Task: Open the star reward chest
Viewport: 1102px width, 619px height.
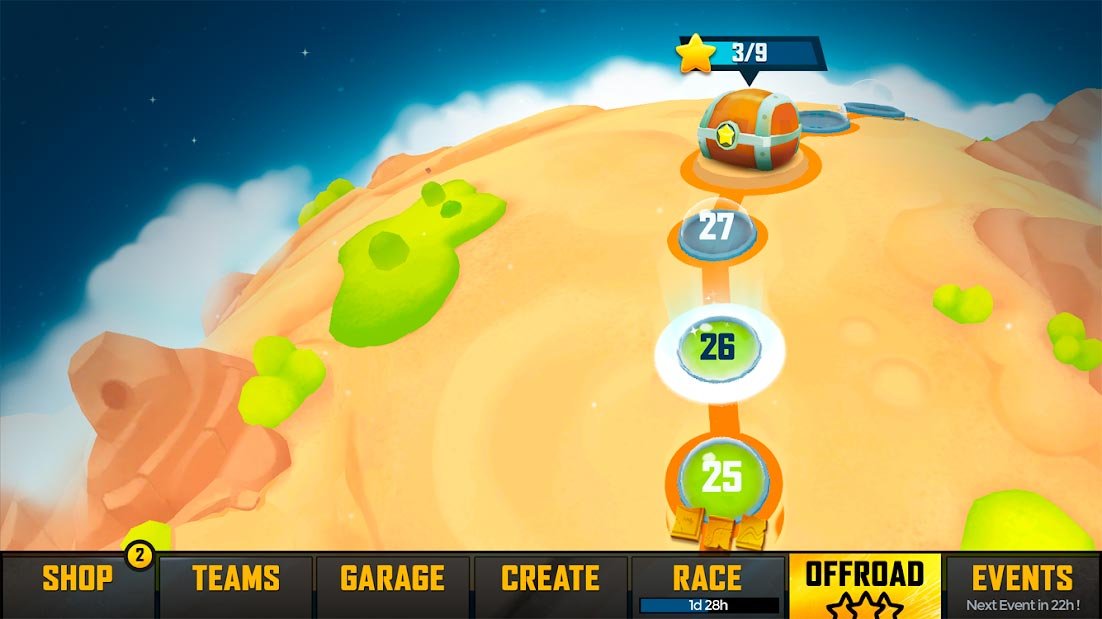Action: point(750,132)
